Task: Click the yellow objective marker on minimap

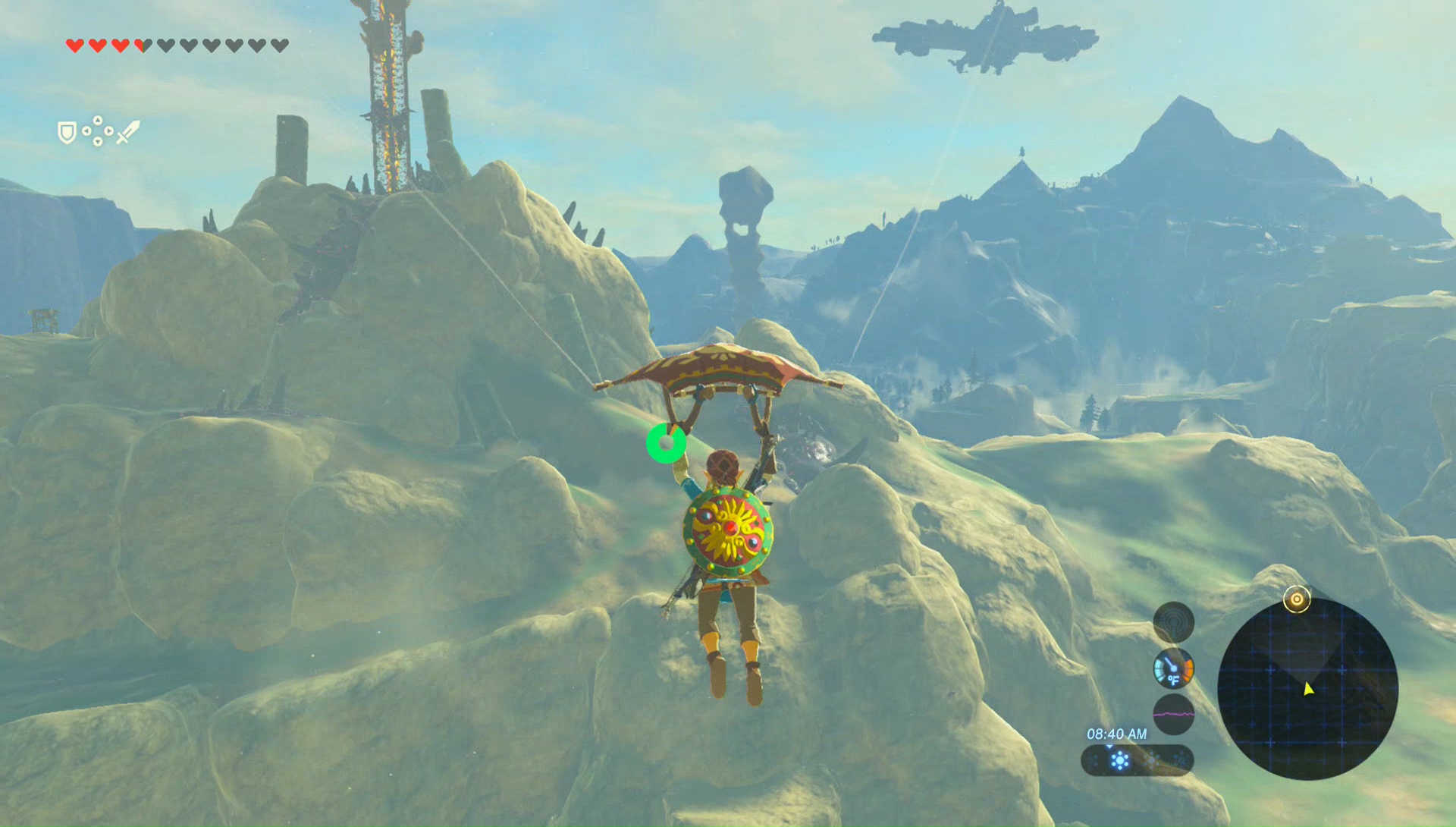Action: coord(1297,599)
